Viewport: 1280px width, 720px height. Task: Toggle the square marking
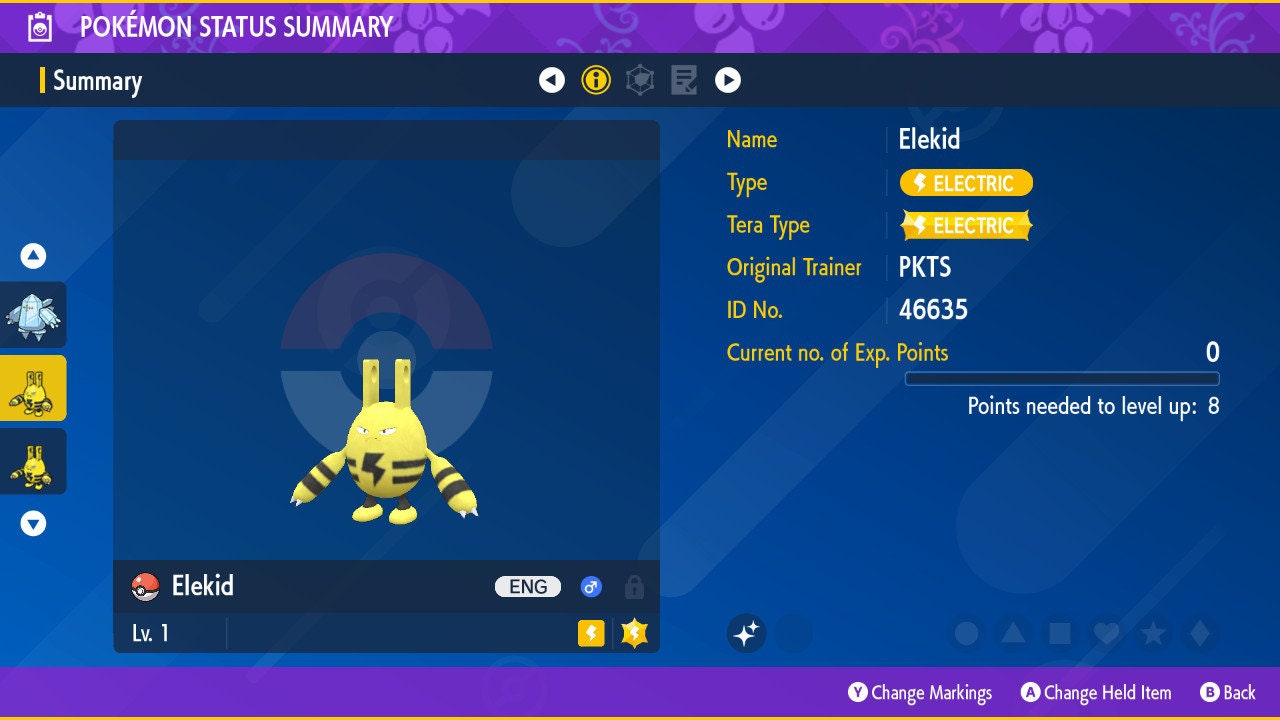1060,633
